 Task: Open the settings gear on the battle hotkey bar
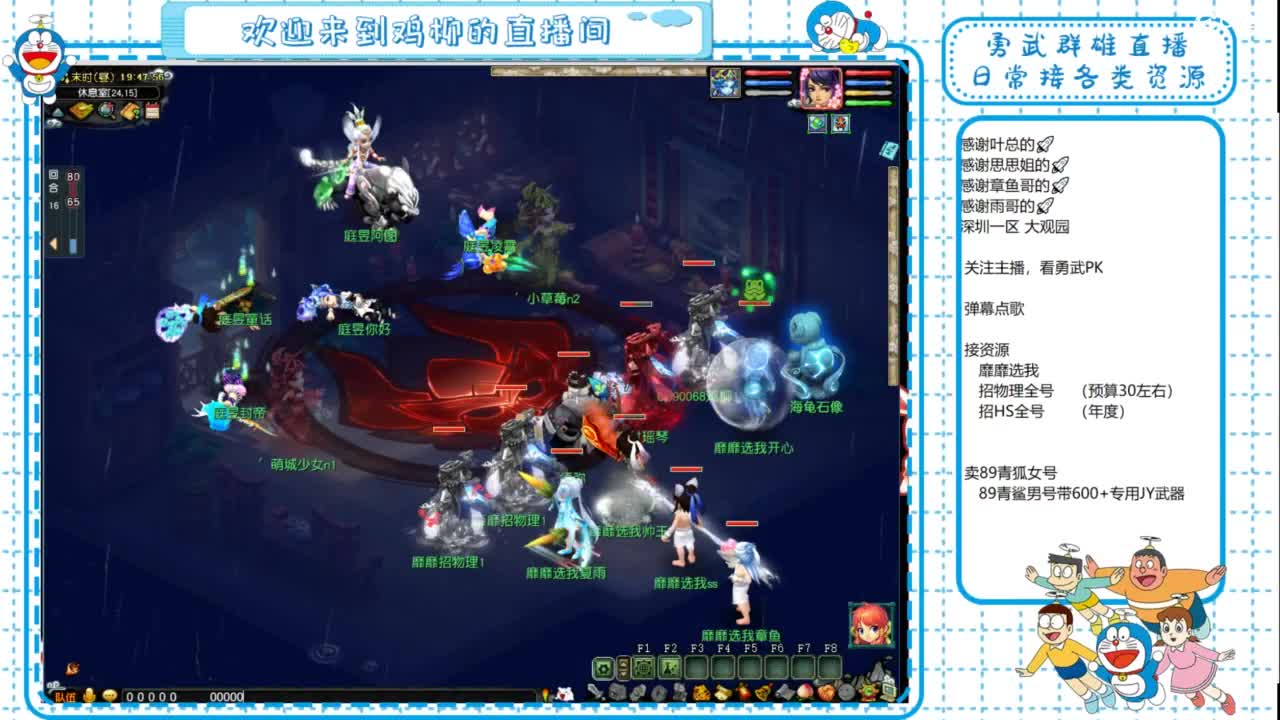[x=604, y=667]
